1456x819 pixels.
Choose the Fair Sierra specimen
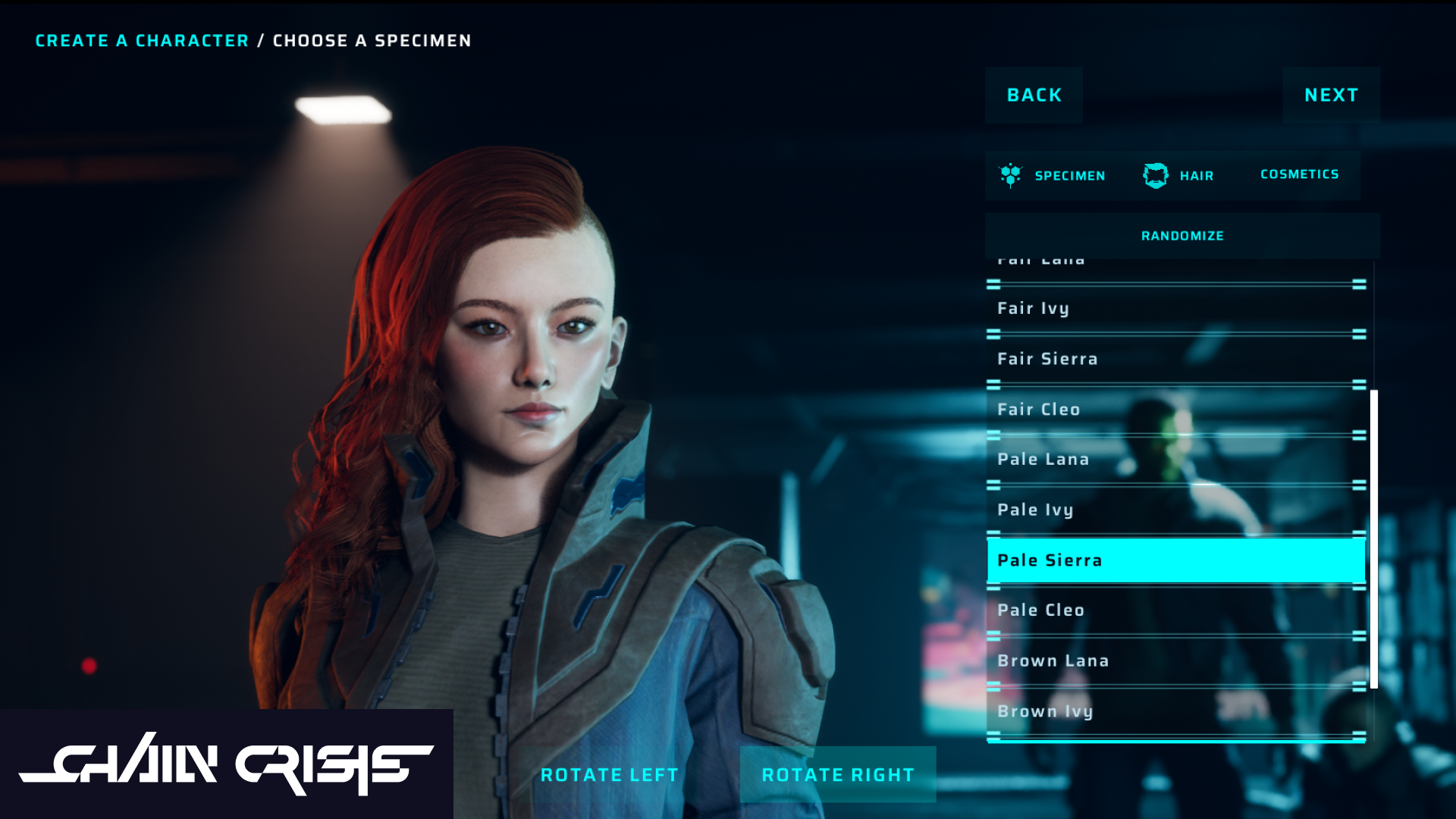point(1175,359)
